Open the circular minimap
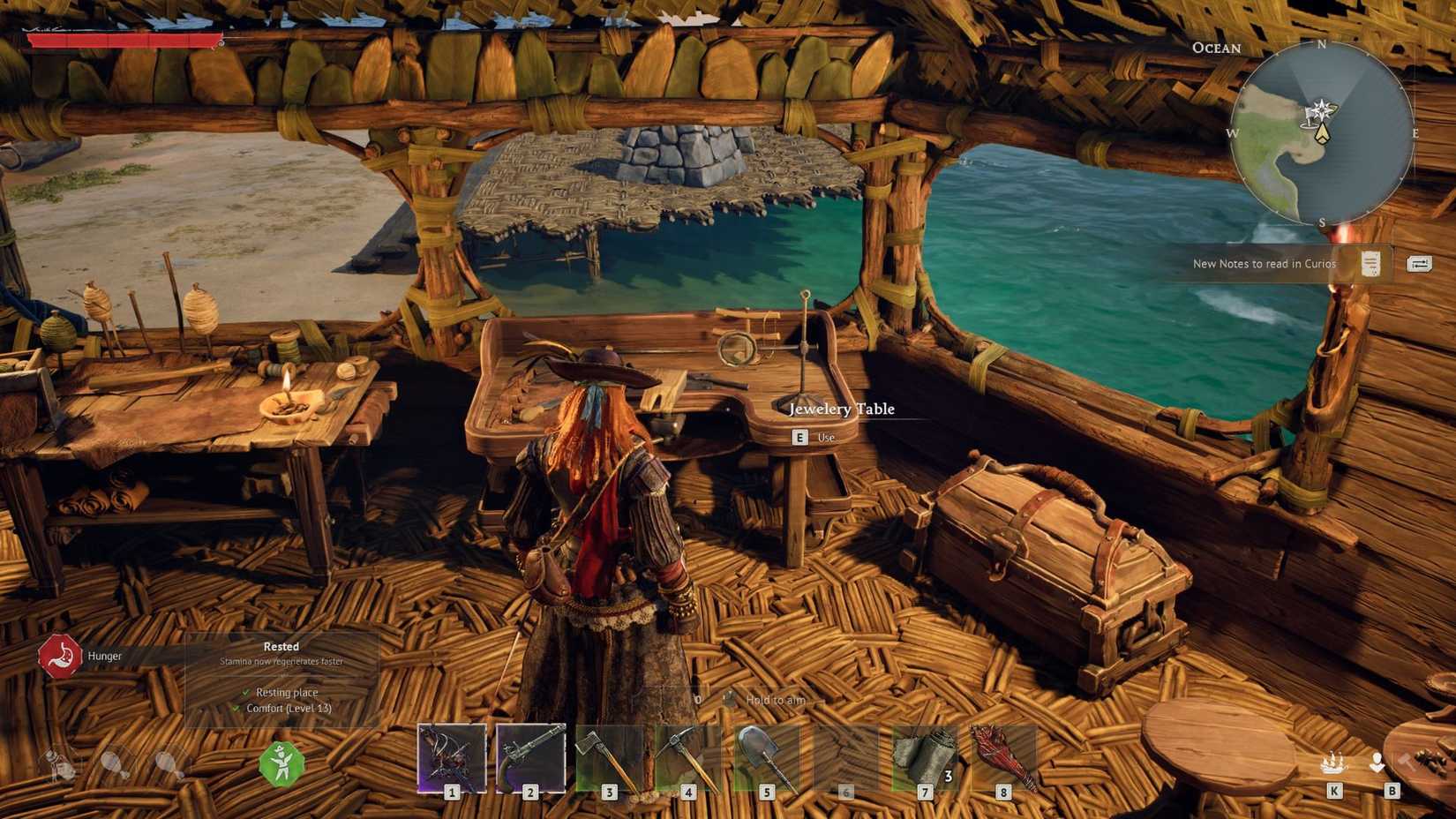 [1321, 133]
